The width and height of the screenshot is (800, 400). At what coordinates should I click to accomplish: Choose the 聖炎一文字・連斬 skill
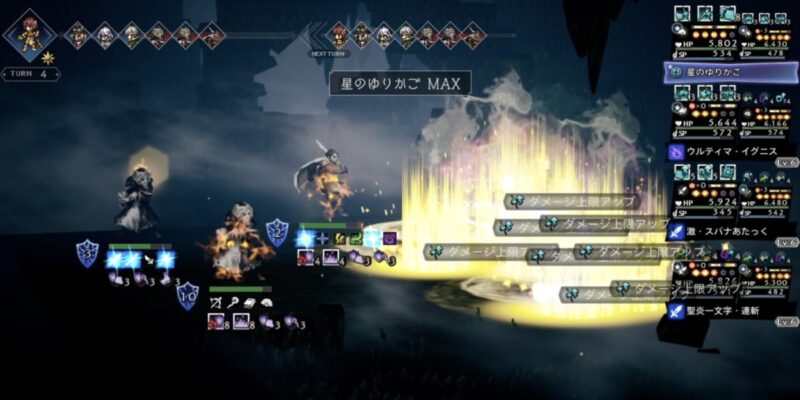[x=731, y=310]
